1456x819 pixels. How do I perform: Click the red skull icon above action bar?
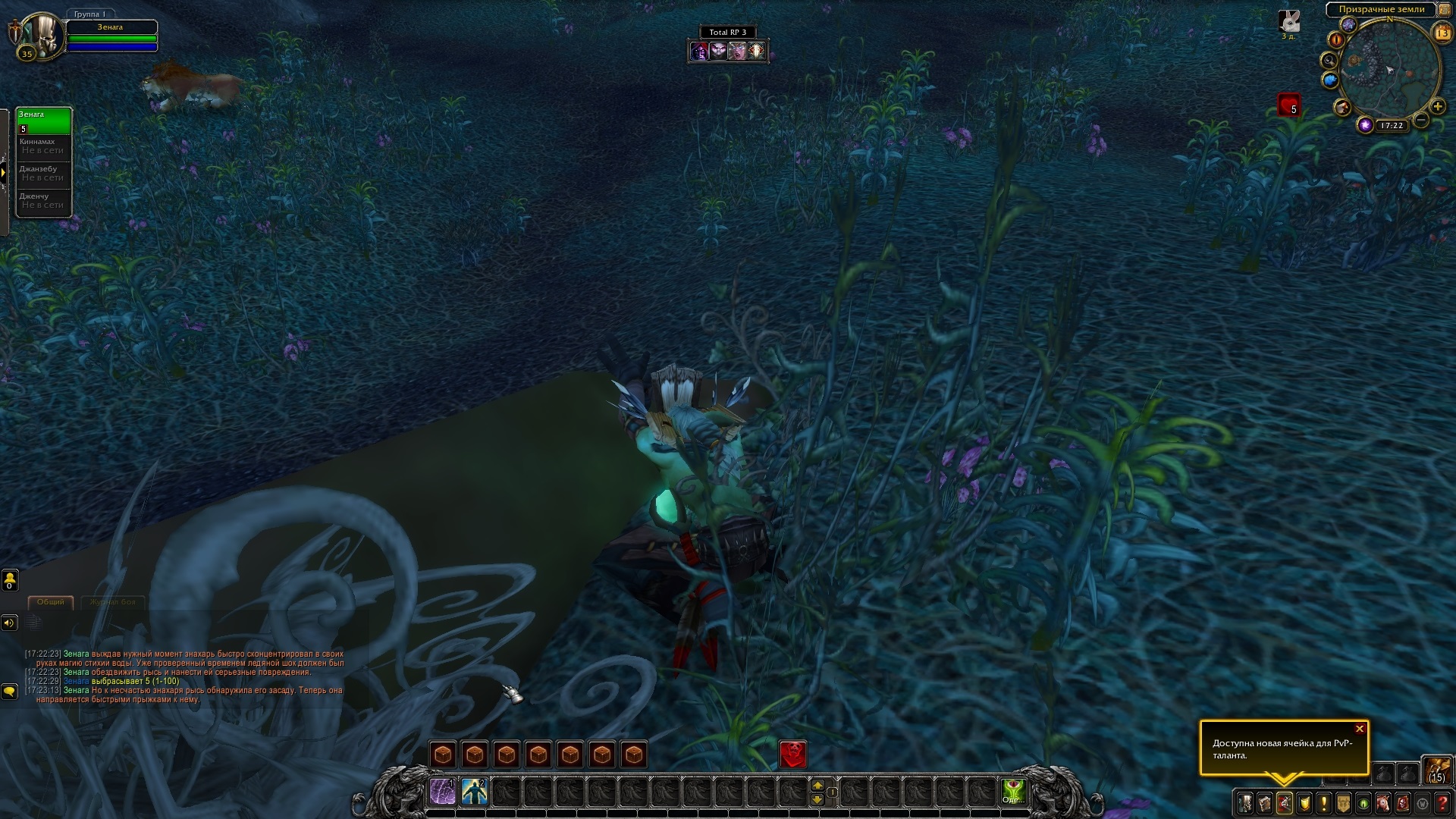coord(793,755)
